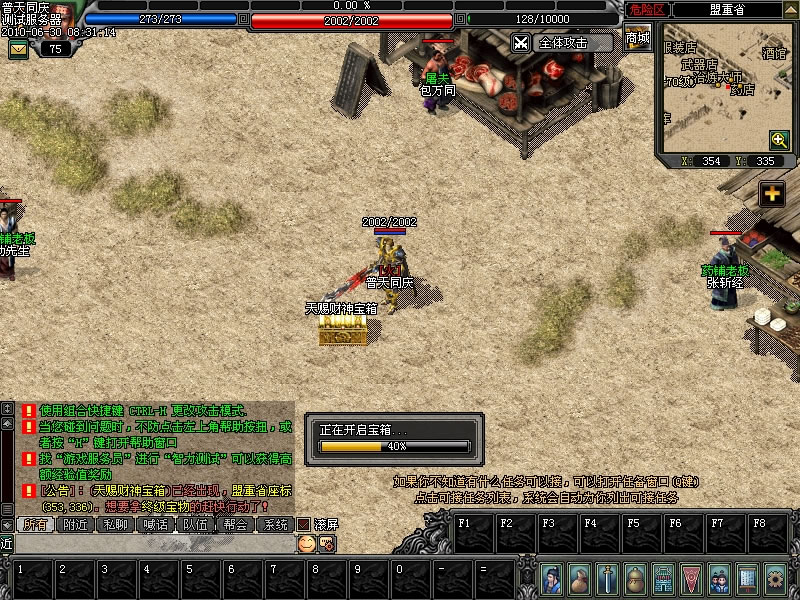Show the 帮会 guild chat tab
Viewport: 800px width, 600px height.
click(235, 524)
